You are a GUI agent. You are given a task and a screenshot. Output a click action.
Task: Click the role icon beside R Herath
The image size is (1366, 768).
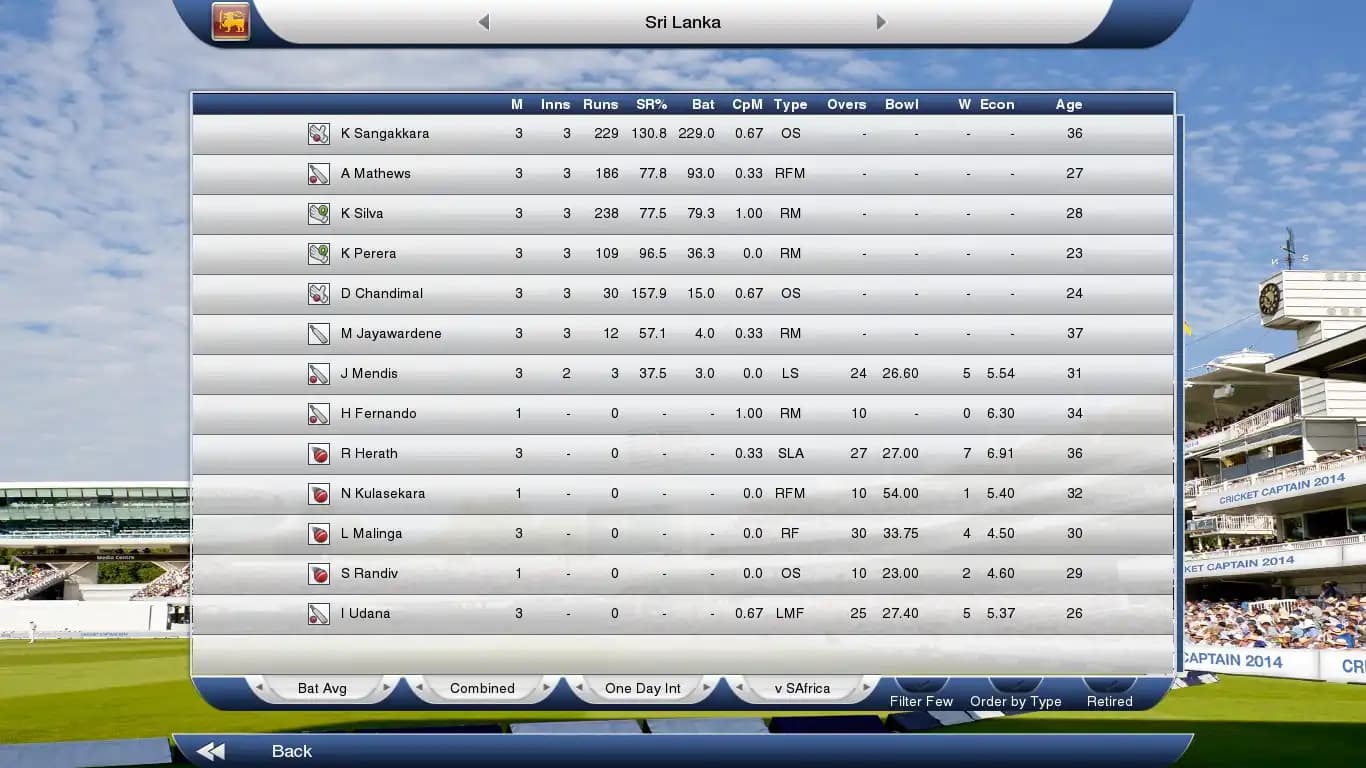tap(318, 453)
